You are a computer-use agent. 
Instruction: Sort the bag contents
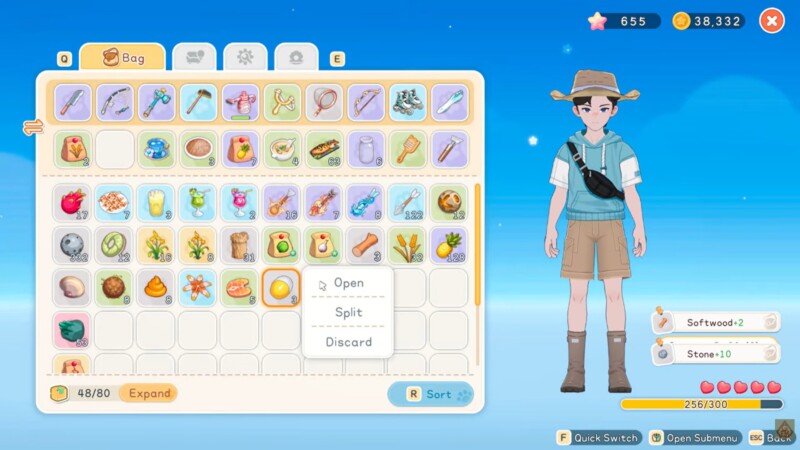(430, 394)
